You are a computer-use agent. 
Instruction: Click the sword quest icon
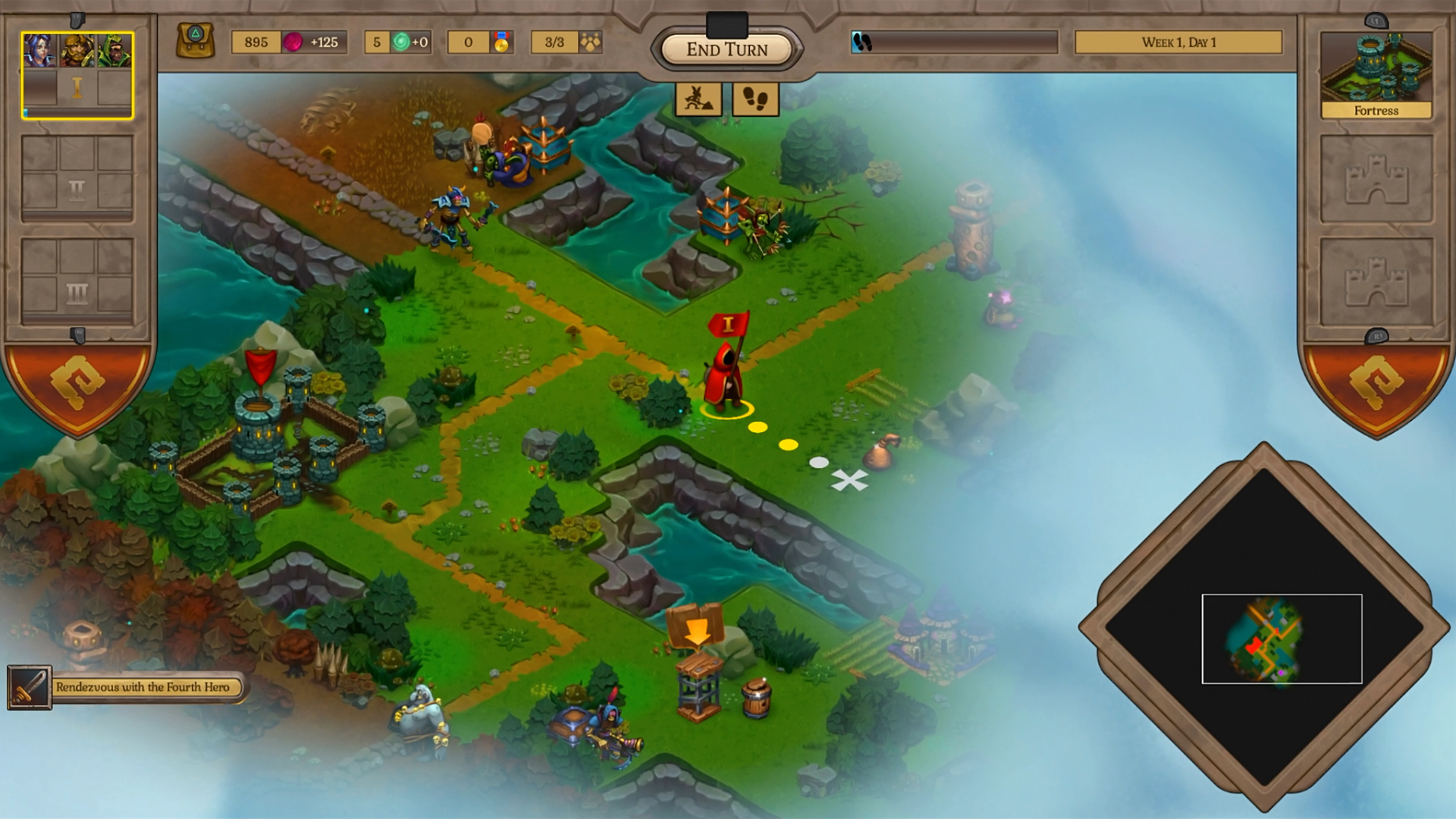tap(30, 687)
